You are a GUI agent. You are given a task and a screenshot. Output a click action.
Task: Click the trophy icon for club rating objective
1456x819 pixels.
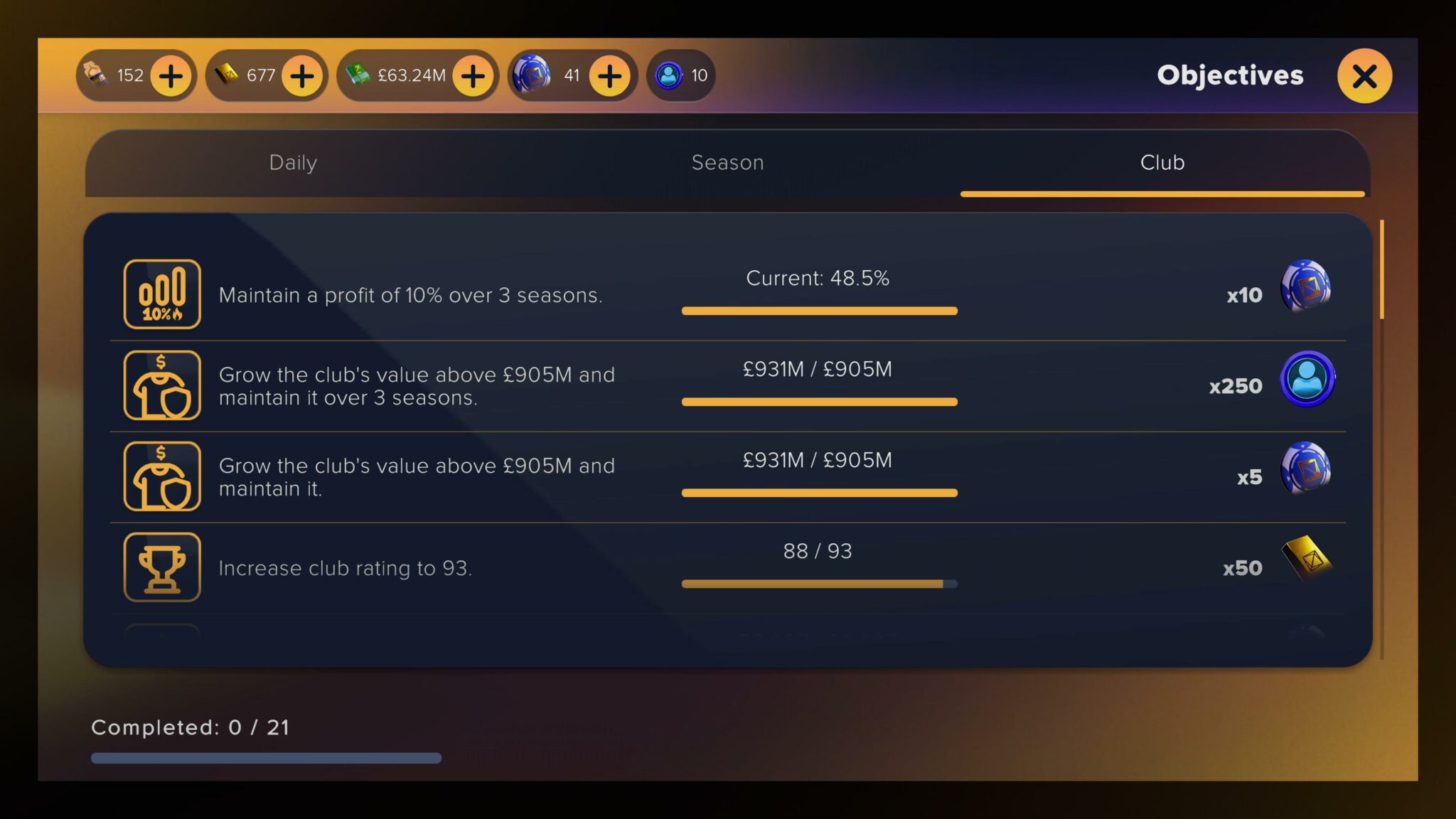161,567
